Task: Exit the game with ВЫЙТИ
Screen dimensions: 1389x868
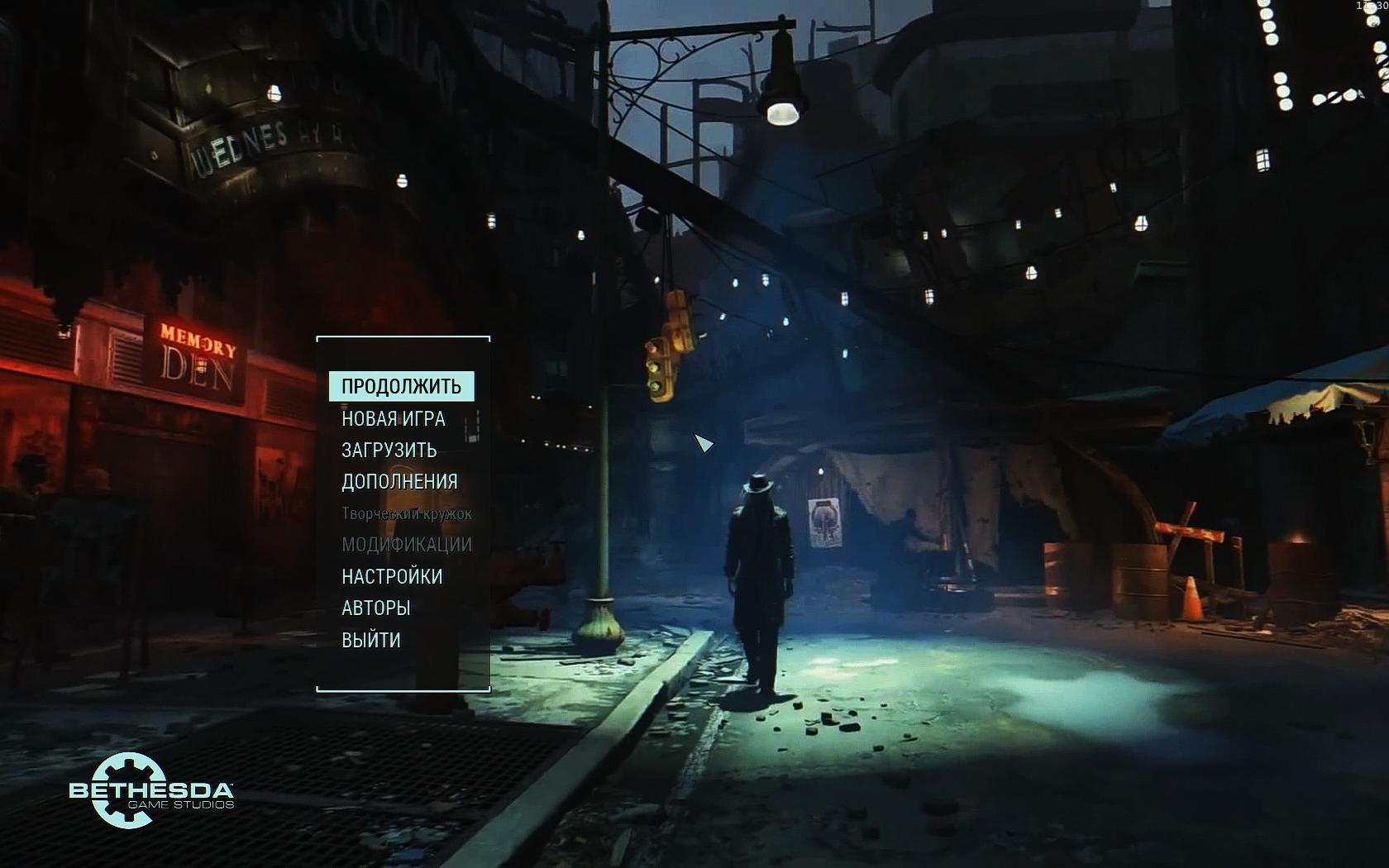Action: [x=371, y=640]
